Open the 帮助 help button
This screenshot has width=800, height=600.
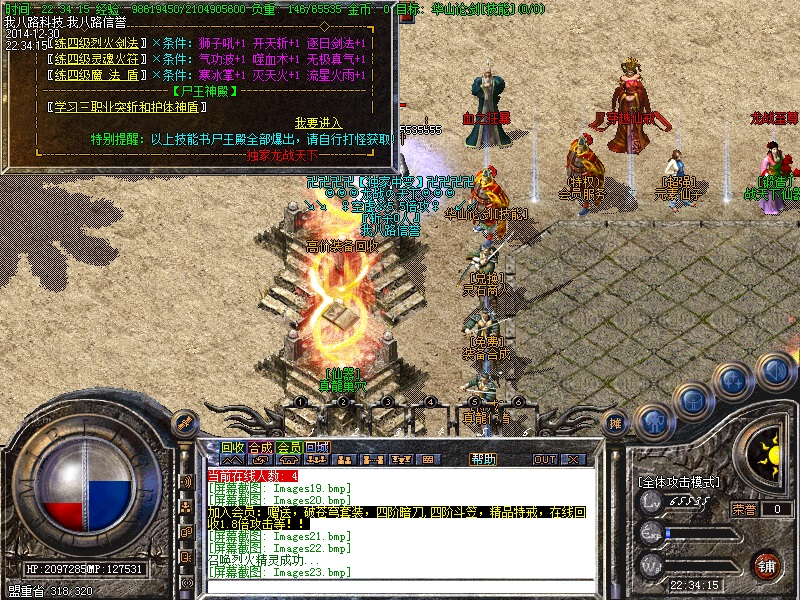pos(483,459)
